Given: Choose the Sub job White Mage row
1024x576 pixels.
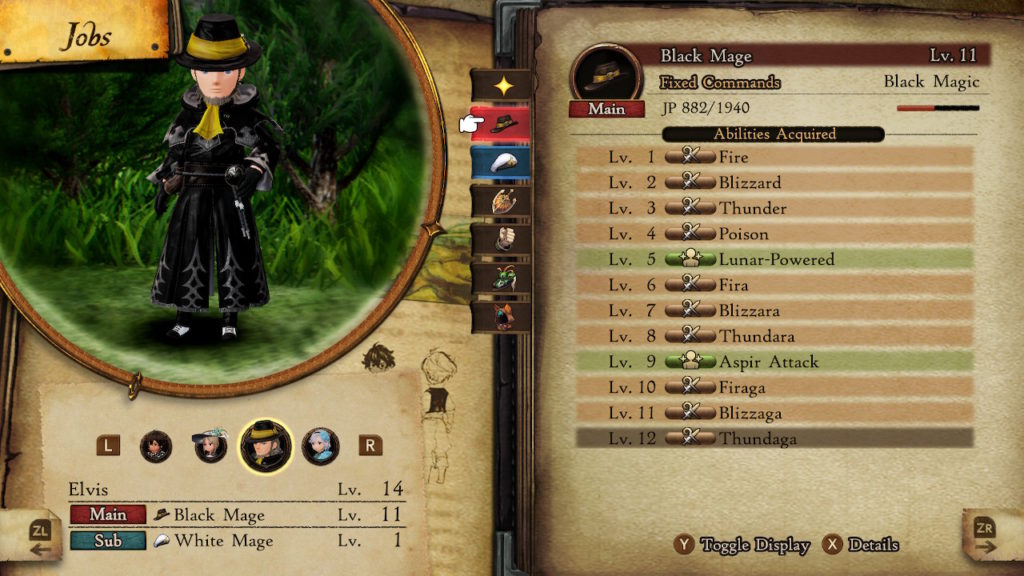Looking at the screenshot, I should [236, 541].
